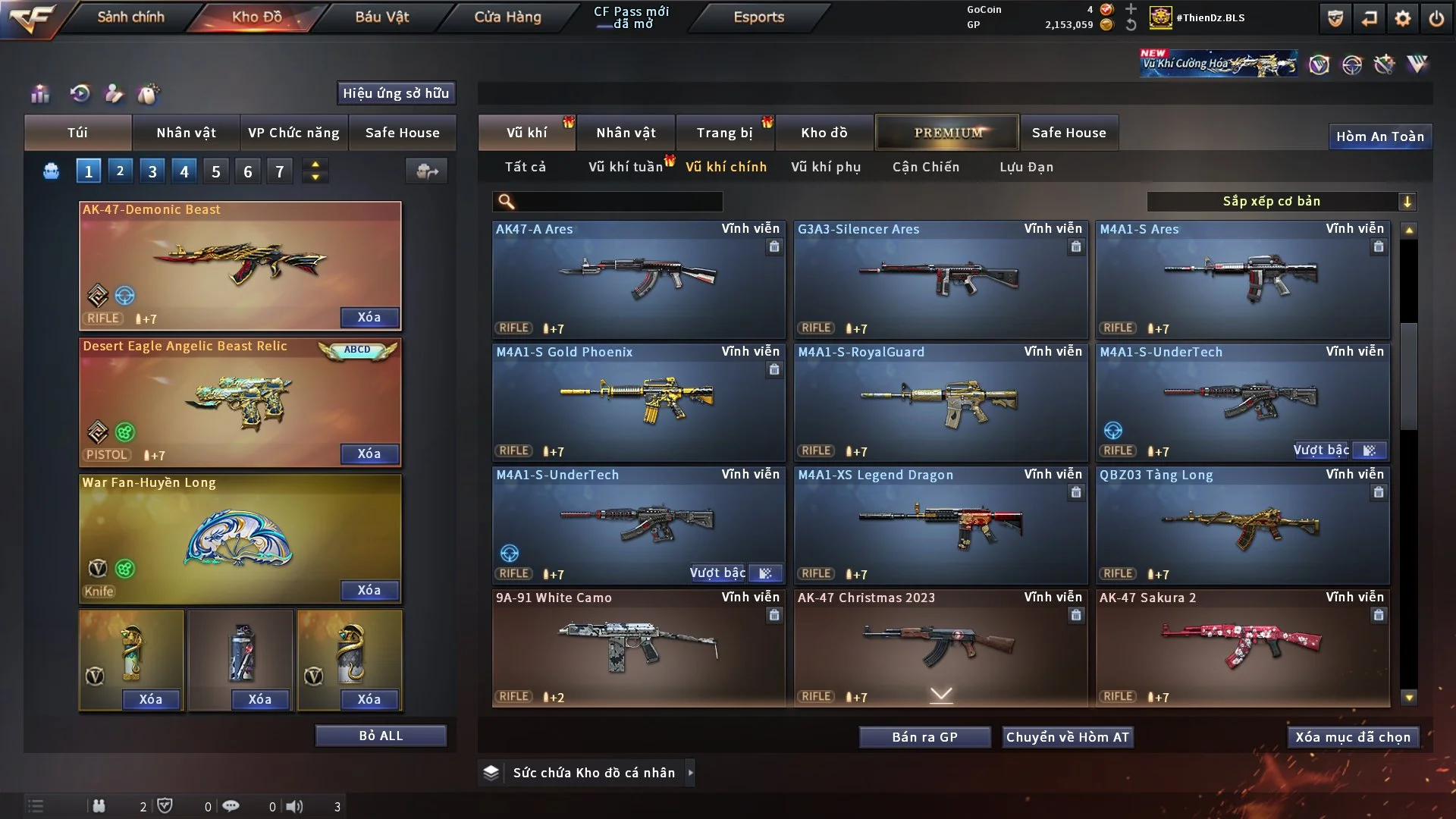Remove AK-47-Demonic Beast with Xóa
The width and height of the screenshot is (1456, 819).
point(369,317)
